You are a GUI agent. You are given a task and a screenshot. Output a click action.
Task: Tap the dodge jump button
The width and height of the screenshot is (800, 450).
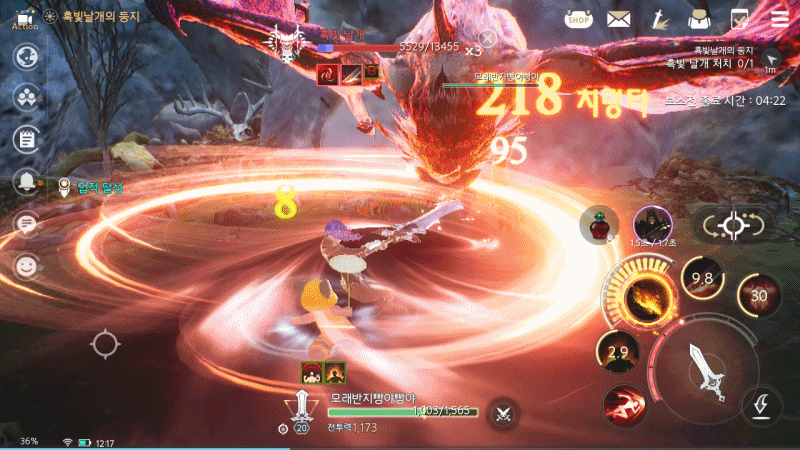[761, 405]
